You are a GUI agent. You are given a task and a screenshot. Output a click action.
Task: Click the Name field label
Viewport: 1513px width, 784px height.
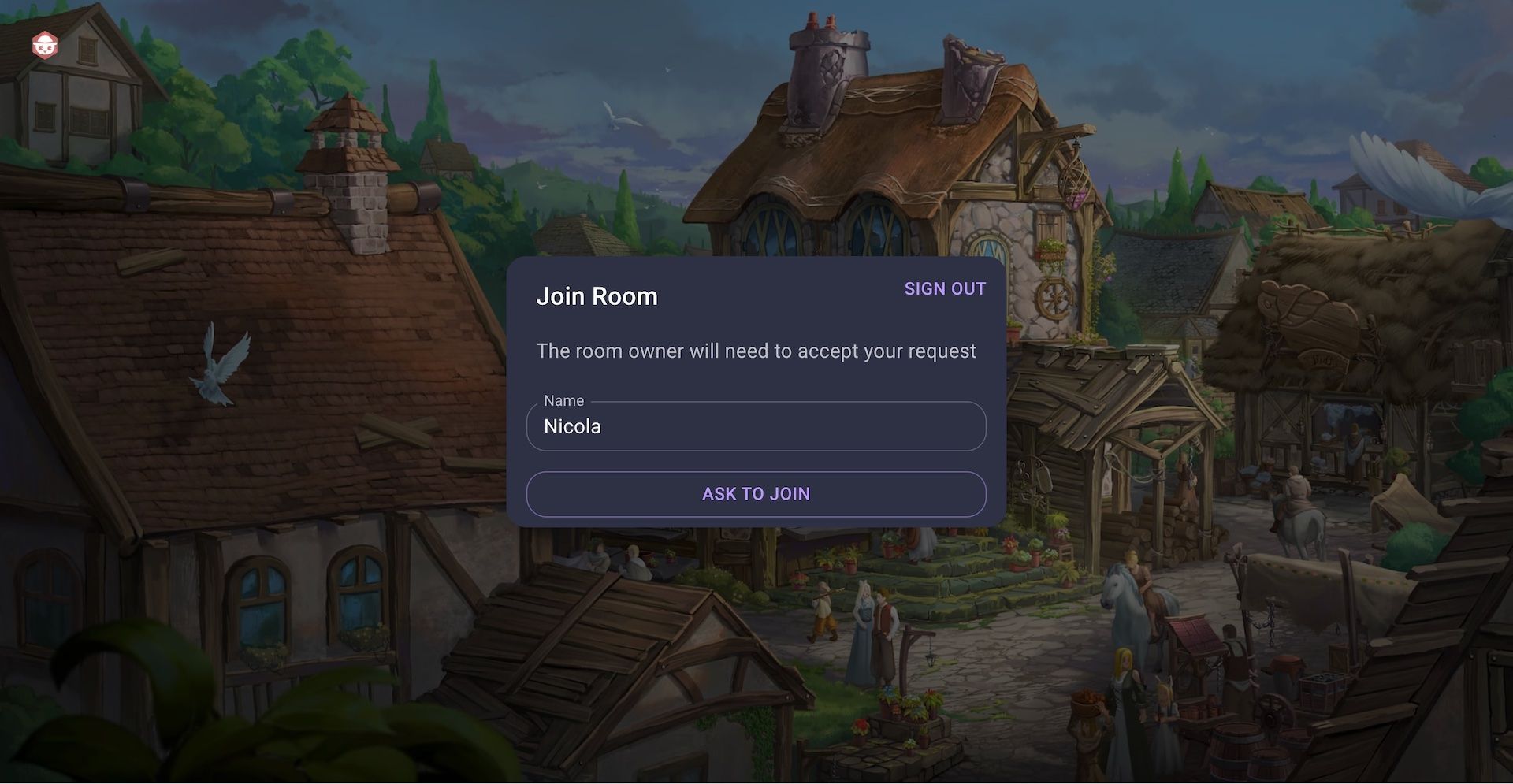tap(563, 400)
